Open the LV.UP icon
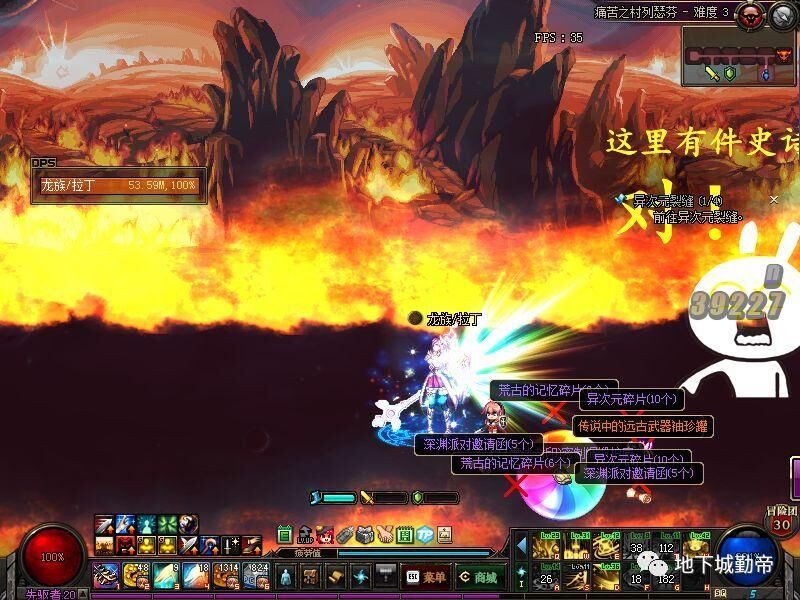This screenshot has width=800, height=600. click(x=305, y=535)
